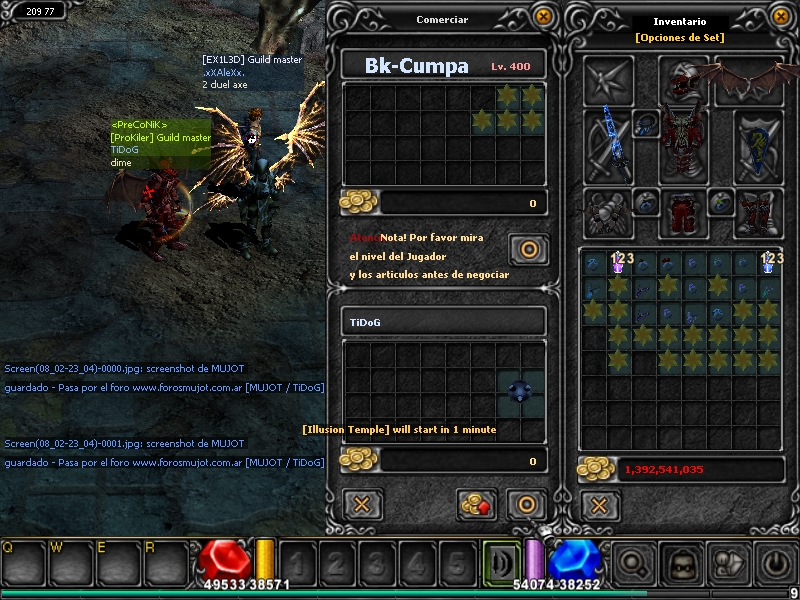Close the Comerciar trade window
800x600 pixels.
pyautogui.click(x=543, y=17)
